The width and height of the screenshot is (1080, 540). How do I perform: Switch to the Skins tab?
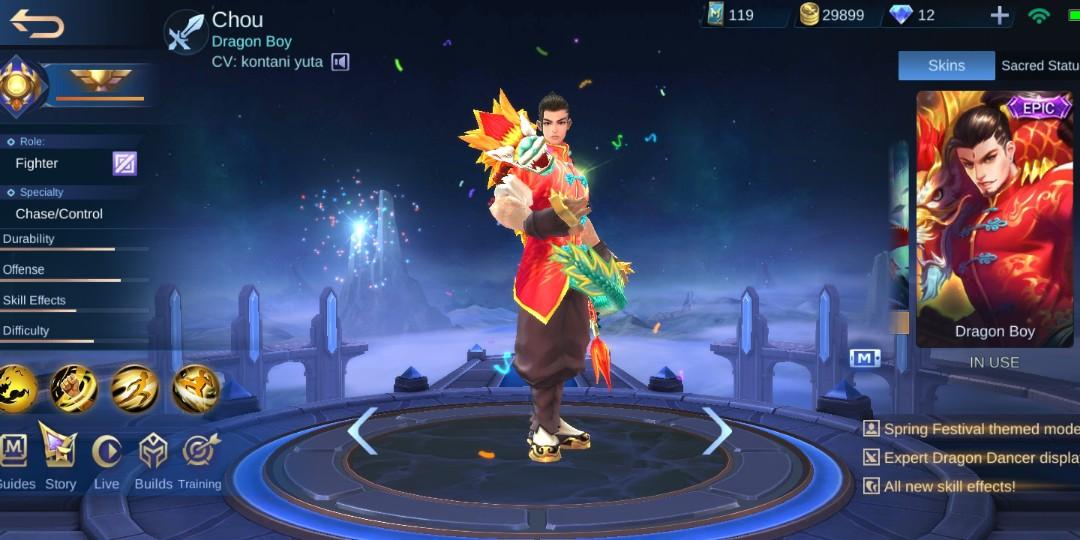tap(946, 66)
